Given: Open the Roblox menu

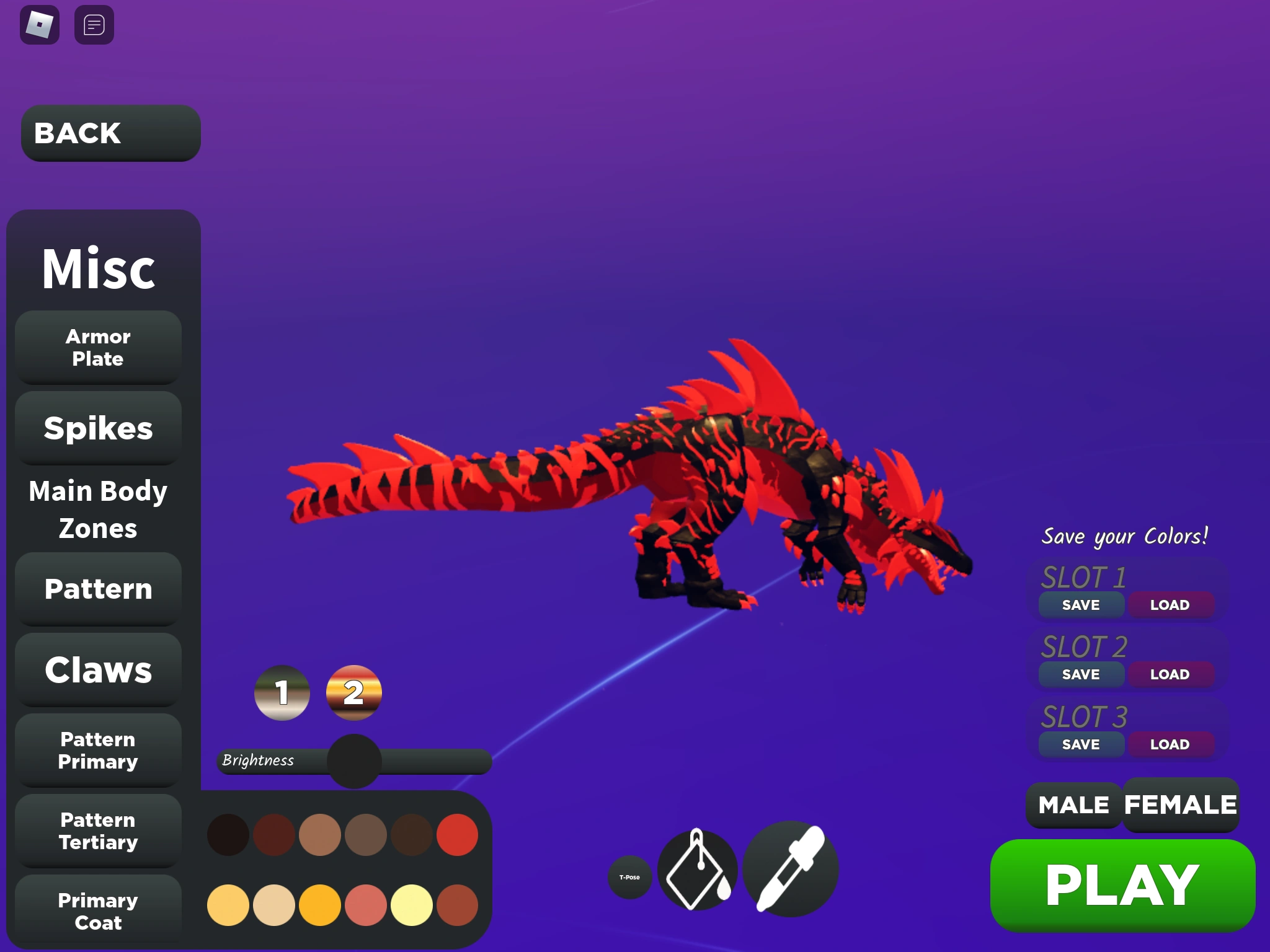Looking at the screenshot, I should pyautogui.click(x=39, y=25).
